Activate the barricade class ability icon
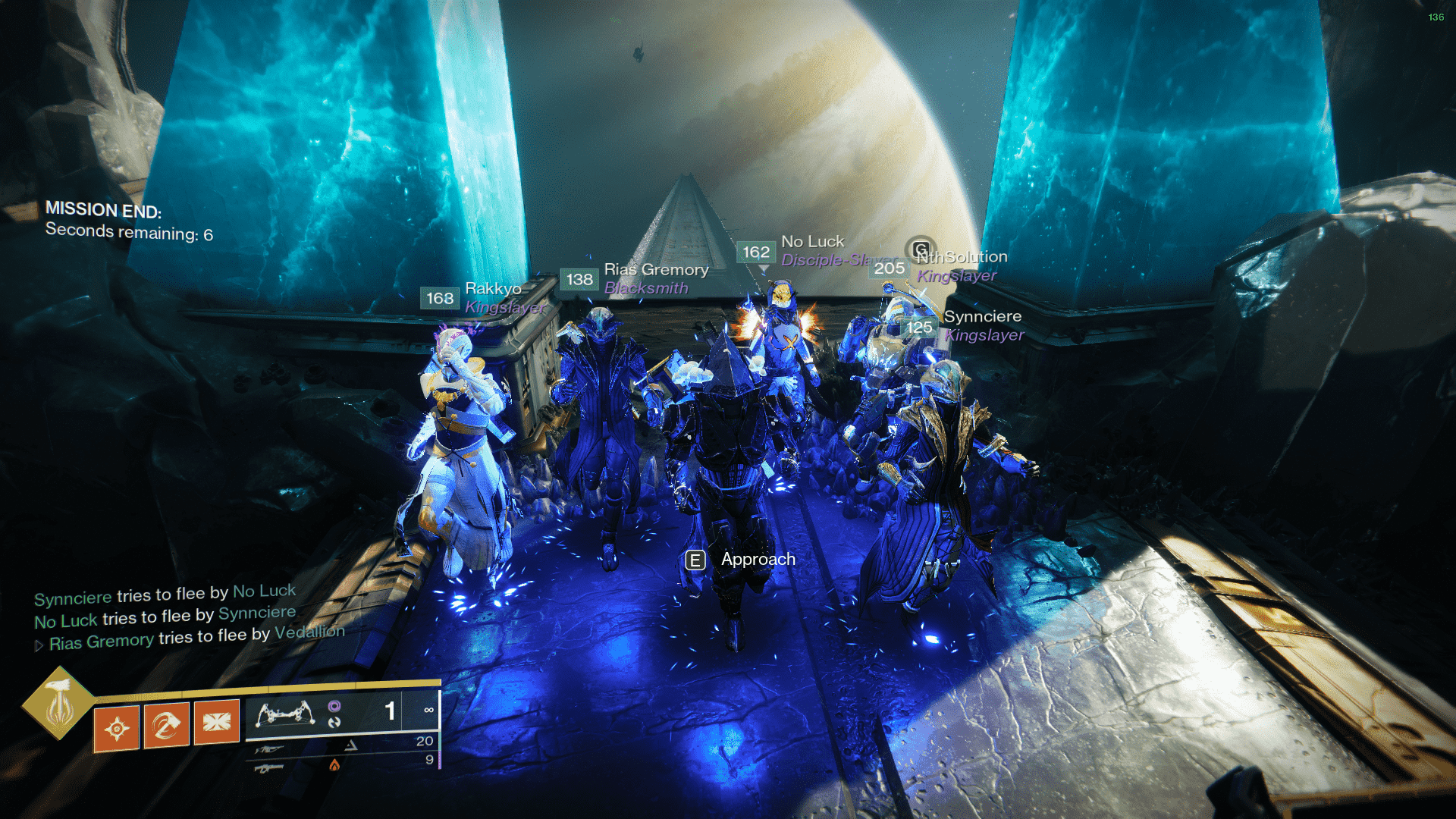The height and width of the screenshot is (819, 1456). click(x=217, y=722)
